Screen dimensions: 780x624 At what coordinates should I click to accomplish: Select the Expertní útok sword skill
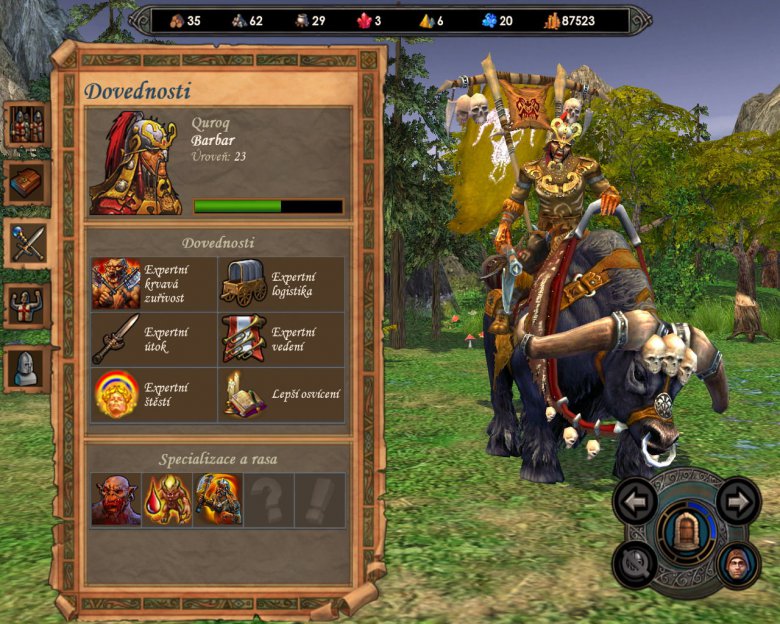(117, 339)
